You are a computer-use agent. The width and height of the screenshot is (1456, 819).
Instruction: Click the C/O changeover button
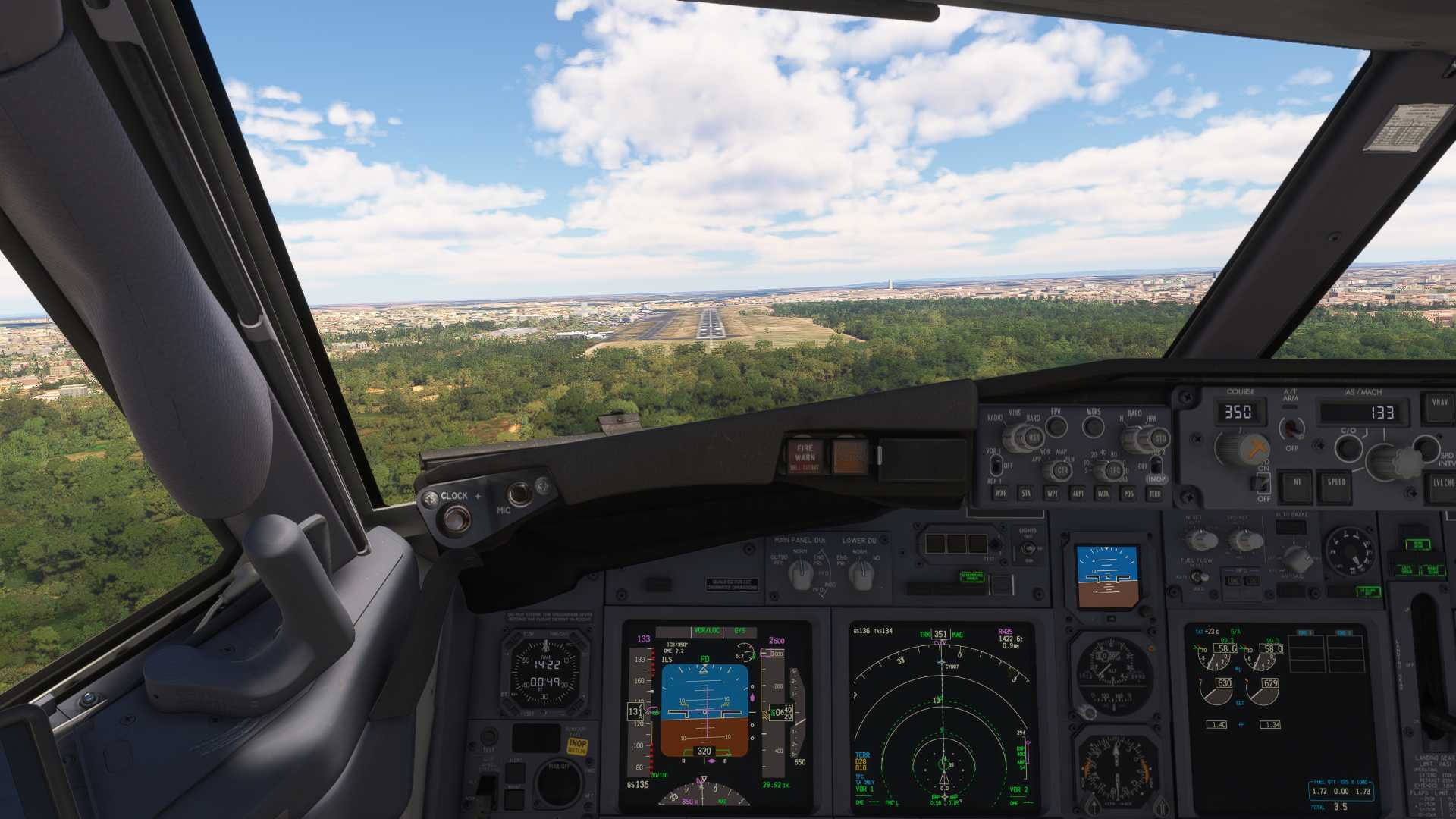pos(1348,447)
